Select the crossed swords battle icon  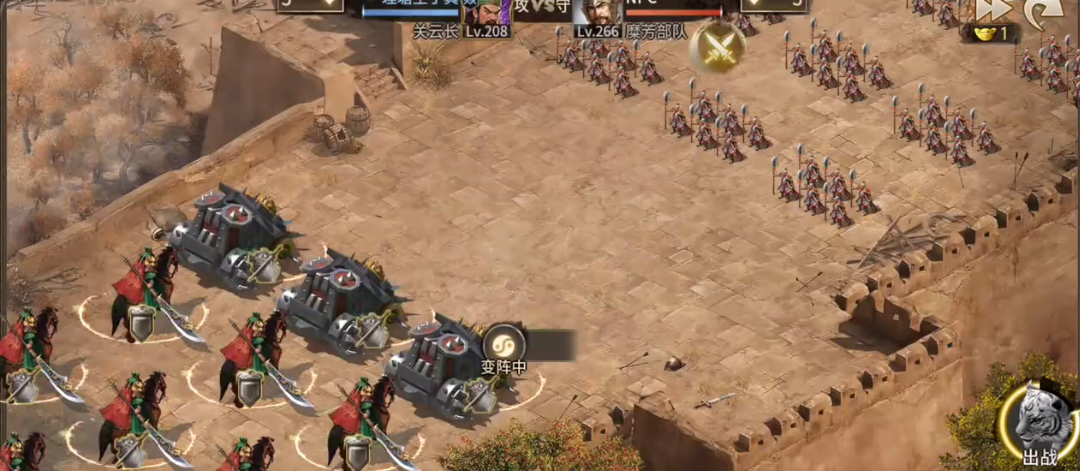[717, 49]
